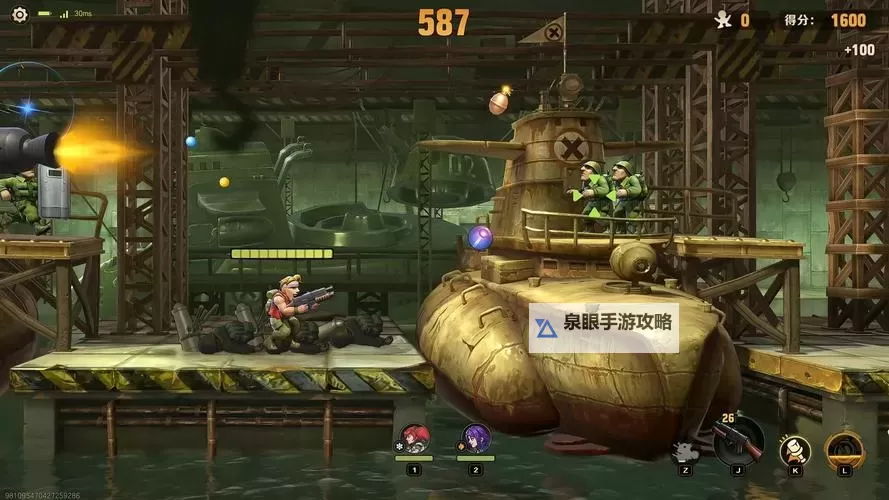Switch to the red-haired teammate portrait

pyautogui.click(x=414, y=439)
